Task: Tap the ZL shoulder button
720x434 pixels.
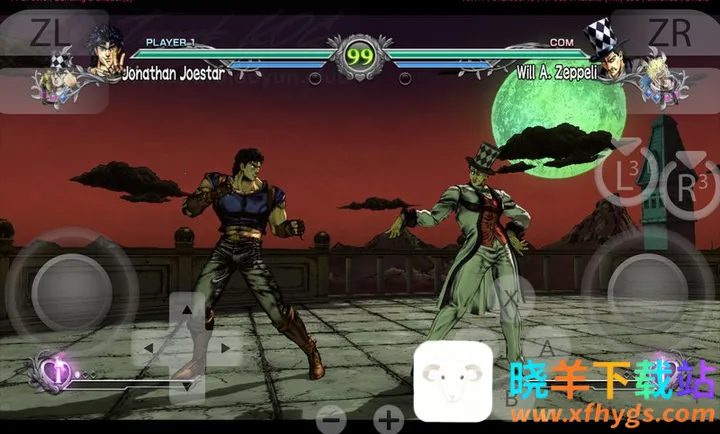Action: pyautogui.click(x=49, y=35)
